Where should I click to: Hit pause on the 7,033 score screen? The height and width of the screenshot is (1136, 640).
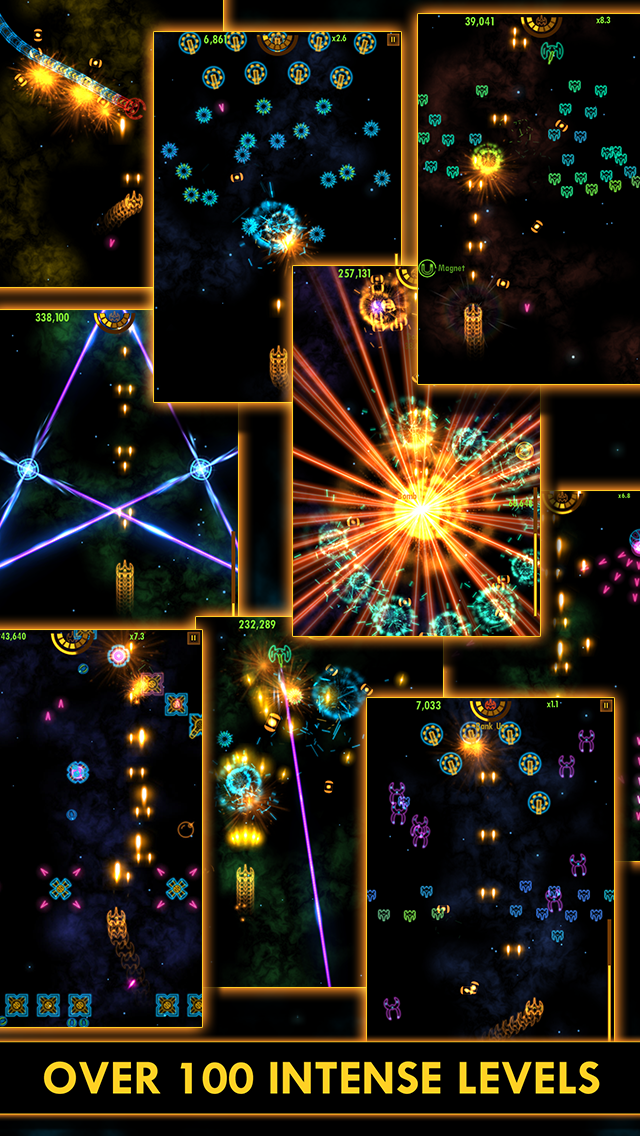(606, 705)
